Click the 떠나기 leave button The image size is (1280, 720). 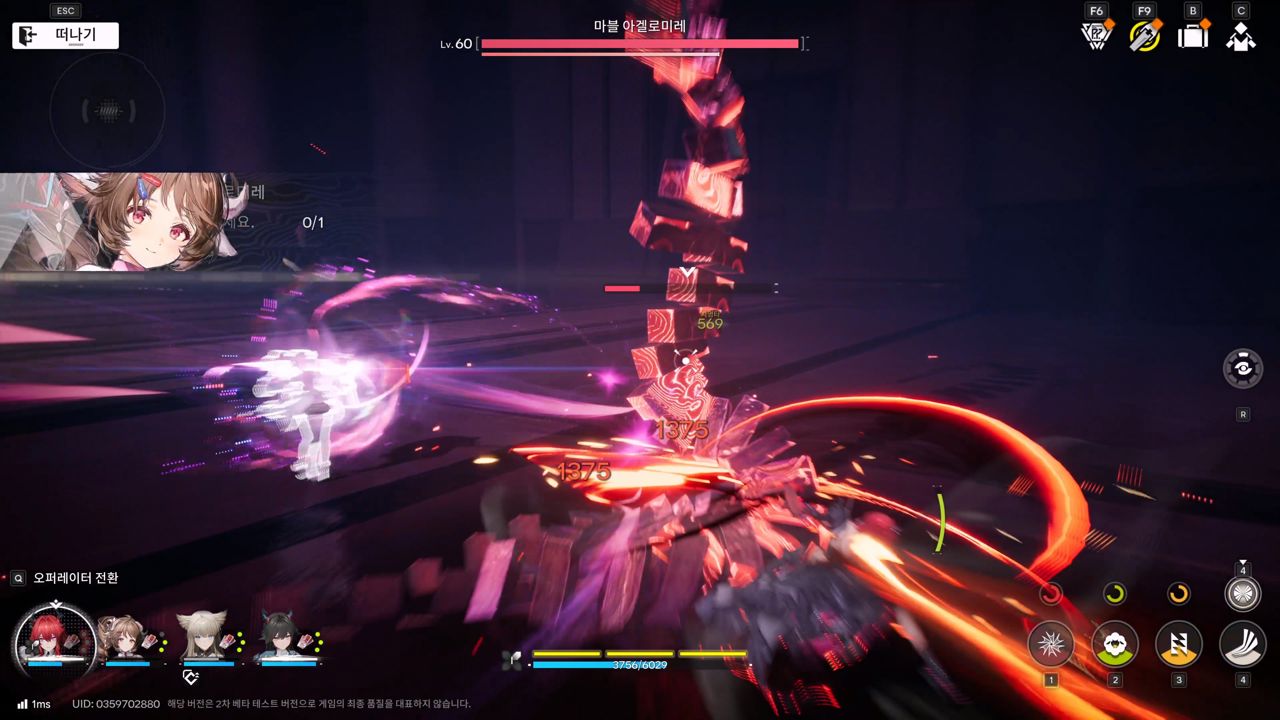pos(66,36)
